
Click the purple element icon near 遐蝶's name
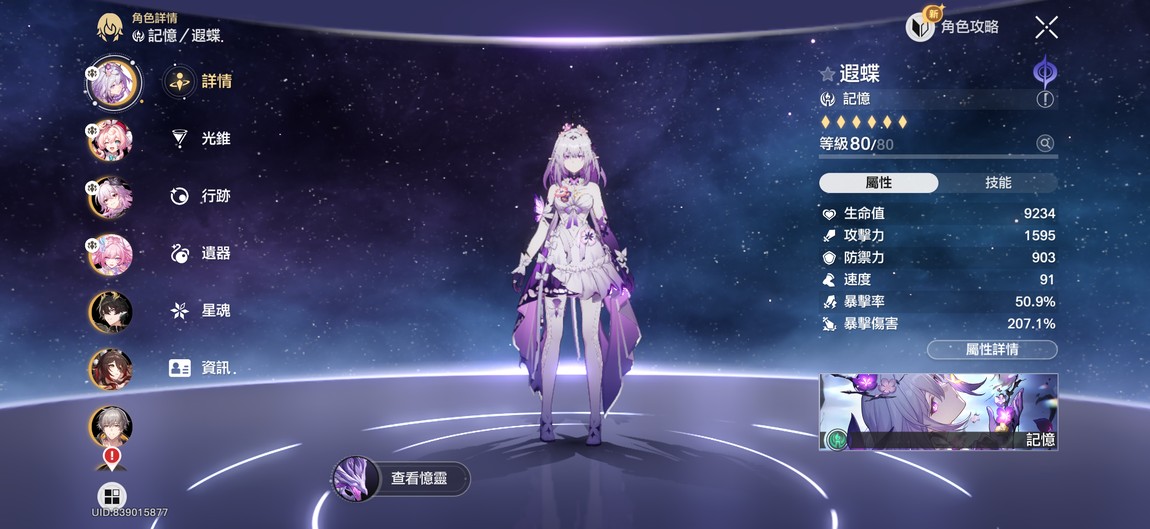pyautogui.click(x=1045, y=72)
